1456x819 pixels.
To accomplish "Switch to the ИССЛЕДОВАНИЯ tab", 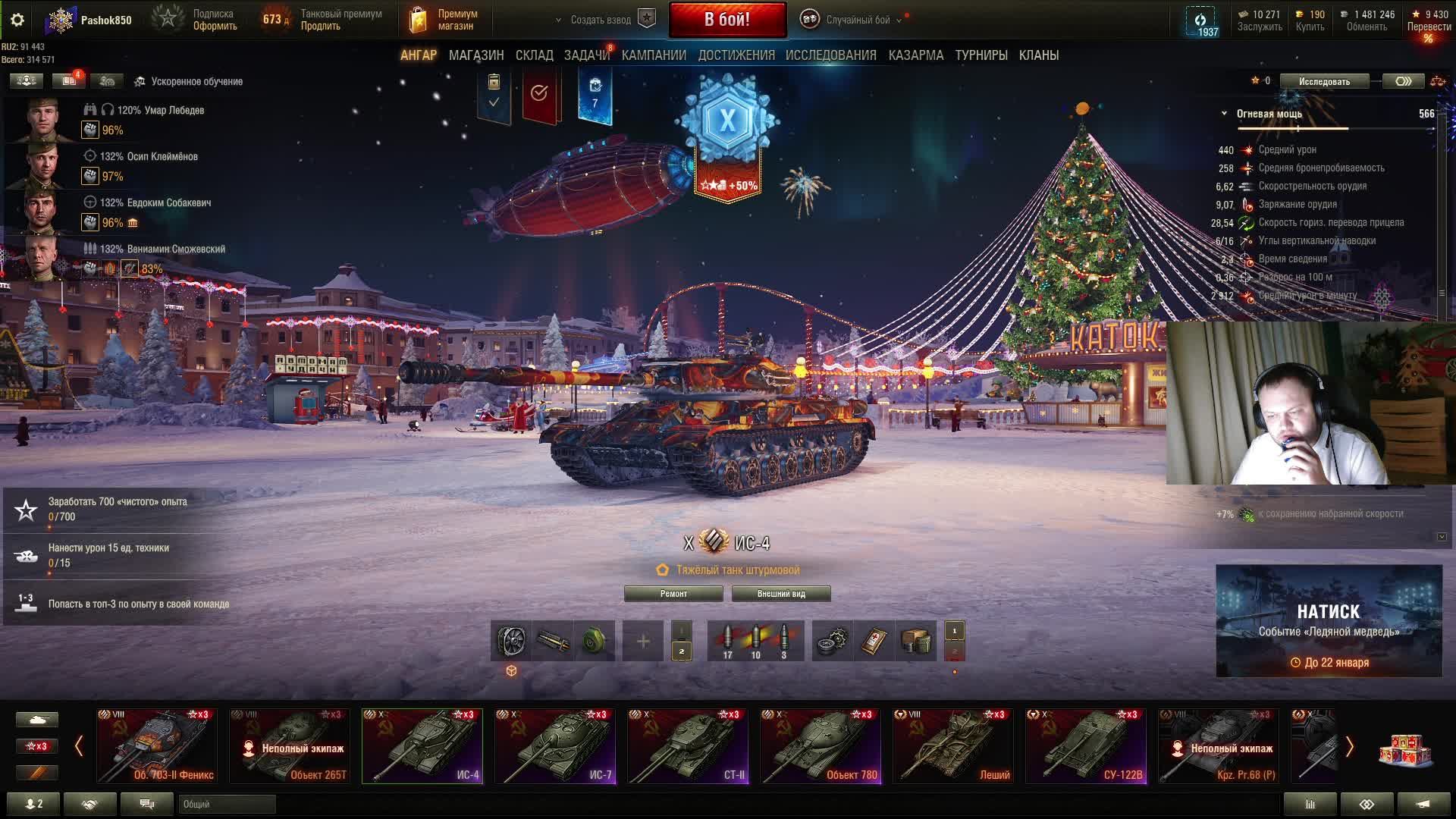I will tap(830, 55).
